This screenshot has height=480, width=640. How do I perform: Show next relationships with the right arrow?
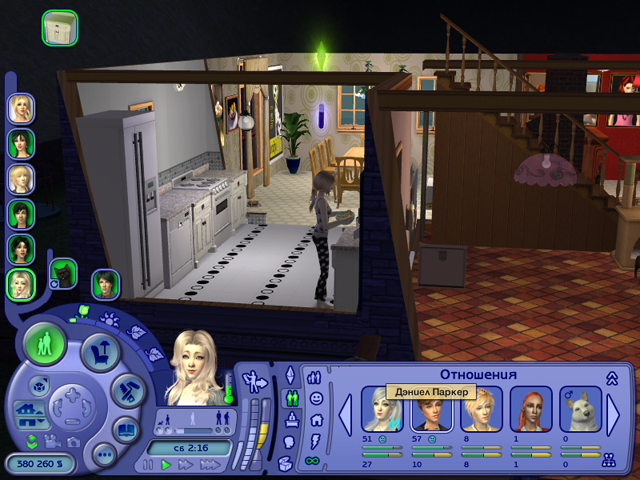[614, 413]
